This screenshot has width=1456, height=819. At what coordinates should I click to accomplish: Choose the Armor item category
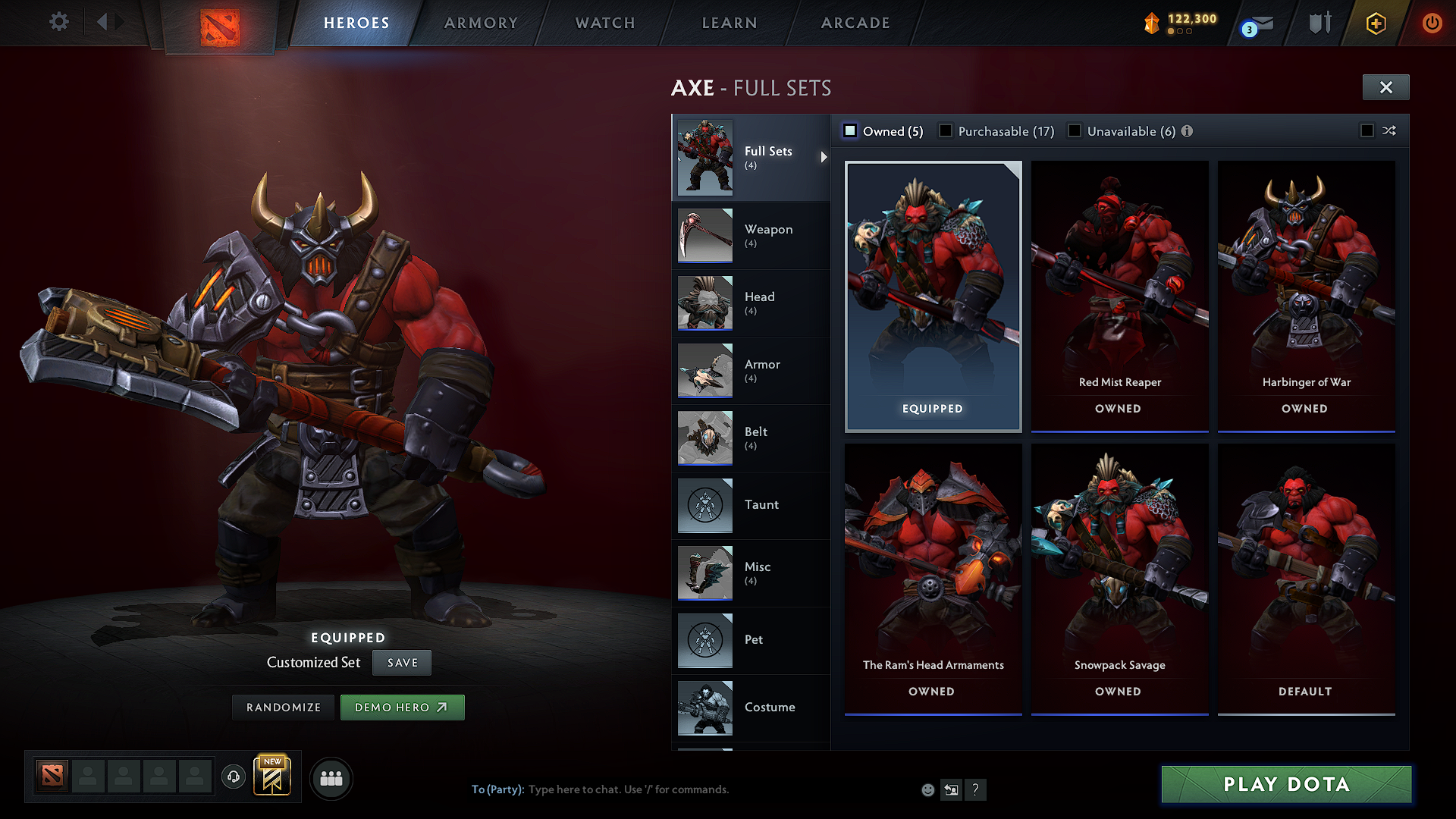(751, 370)
